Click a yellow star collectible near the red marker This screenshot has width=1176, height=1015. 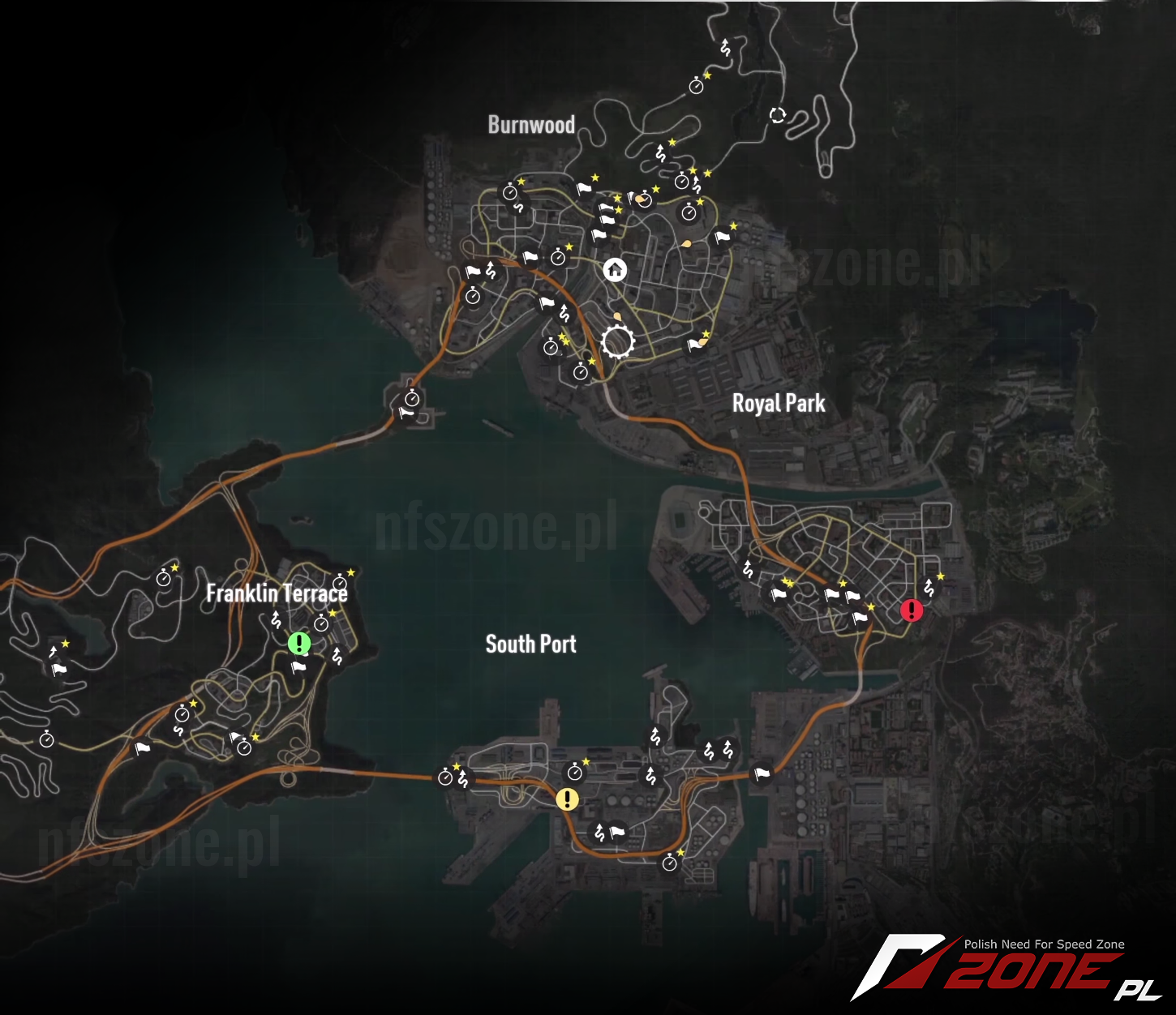[x=941, y=575]
